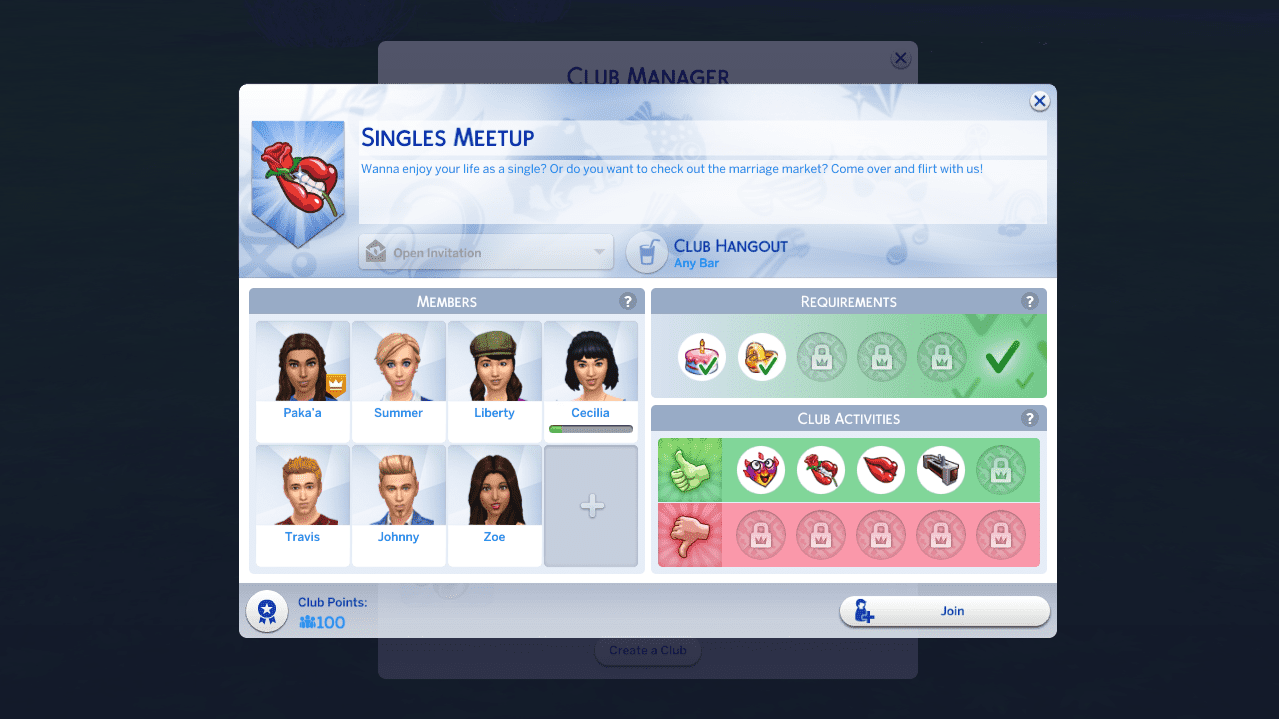Select the red lips club activity
Screen dimensions: 1279x719
click(x=881, y=470)
